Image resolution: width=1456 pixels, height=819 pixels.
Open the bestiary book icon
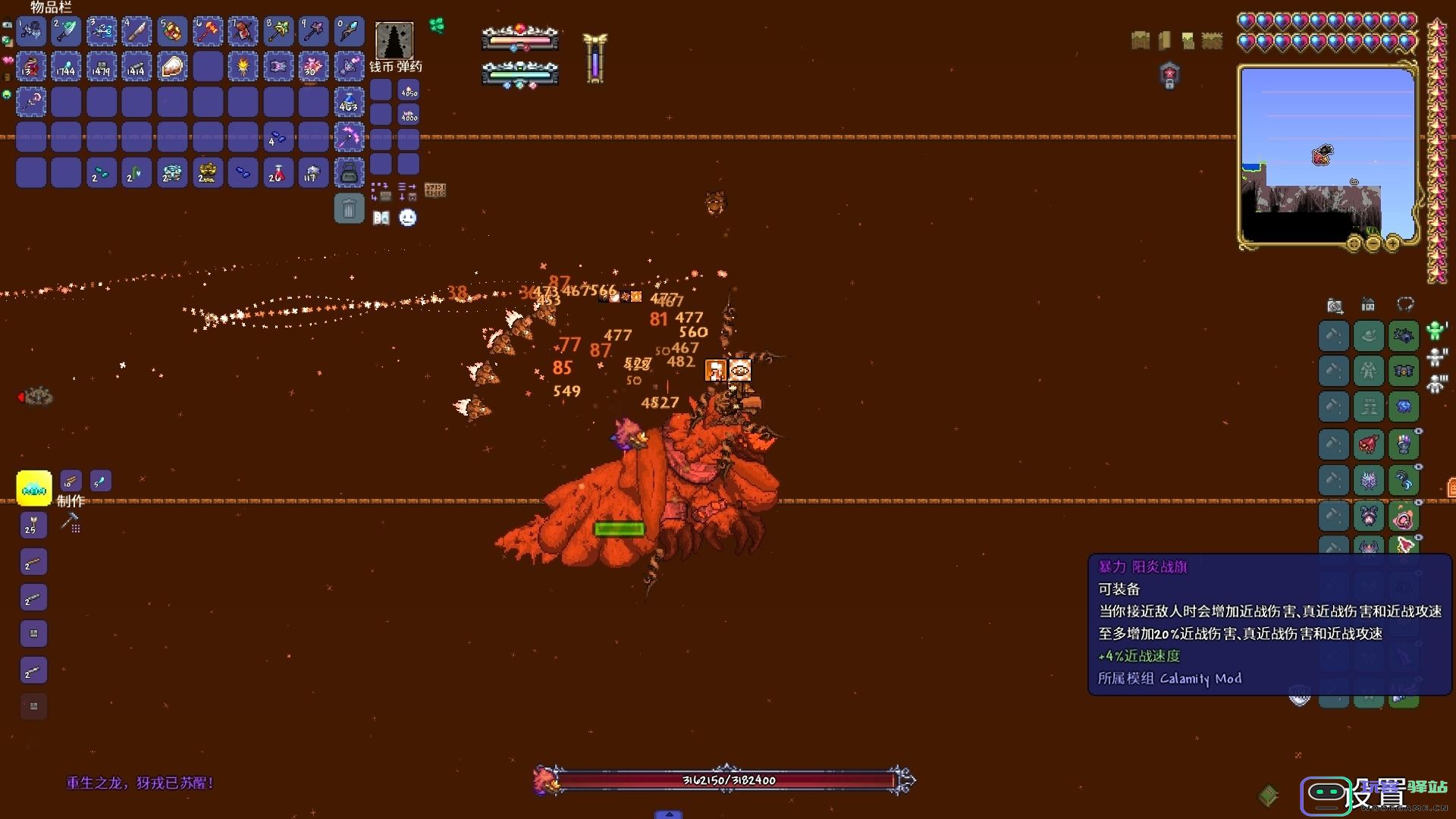pos(381,218)
